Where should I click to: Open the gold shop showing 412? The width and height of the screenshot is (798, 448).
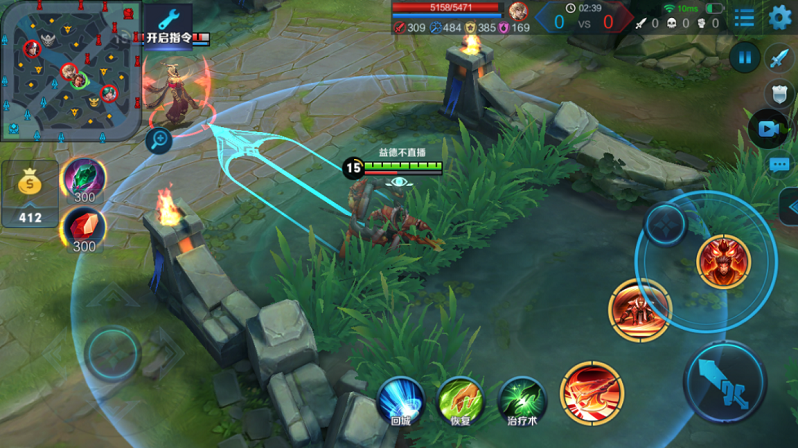30,193
